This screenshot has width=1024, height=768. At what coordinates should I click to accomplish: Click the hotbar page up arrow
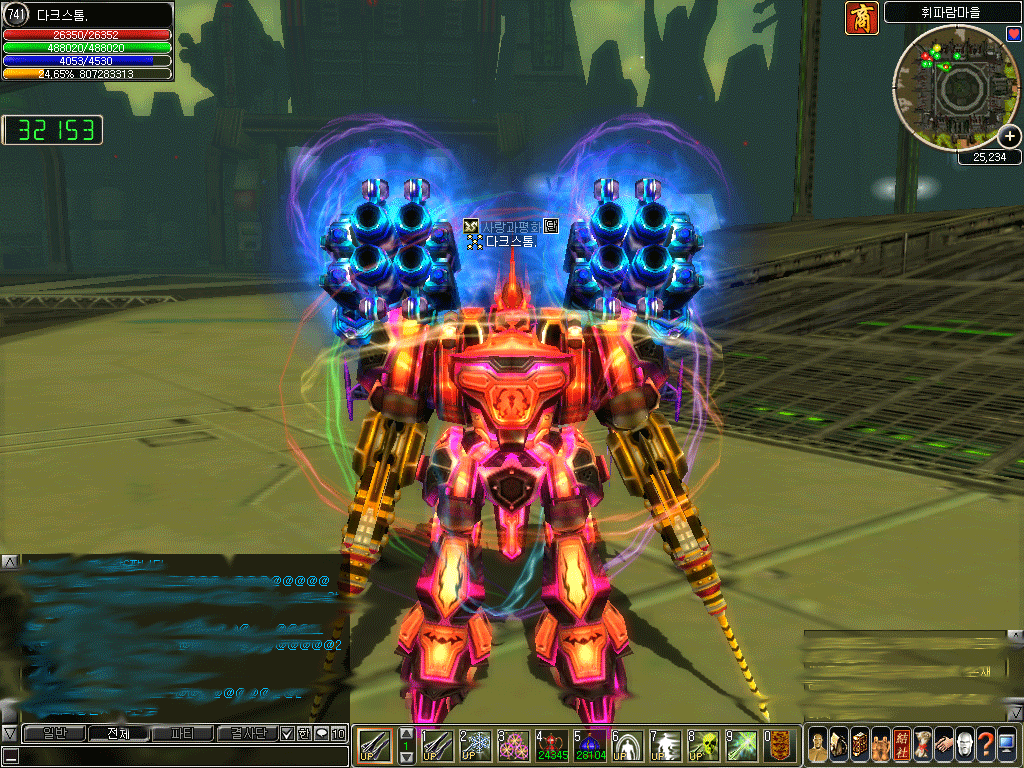tap(406, 734)
